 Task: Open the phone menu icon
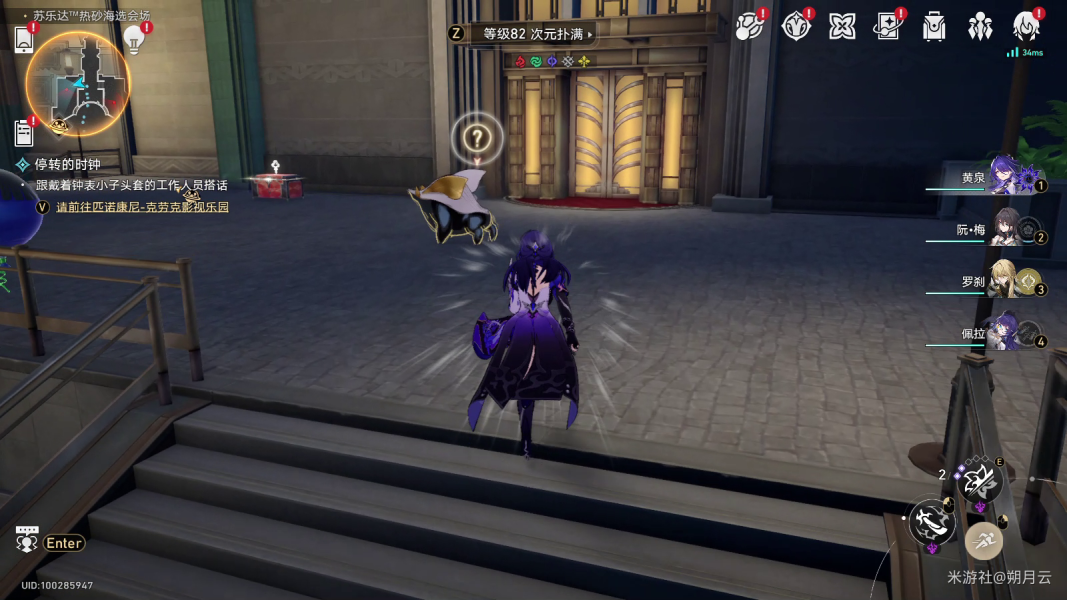coord(25,39)
